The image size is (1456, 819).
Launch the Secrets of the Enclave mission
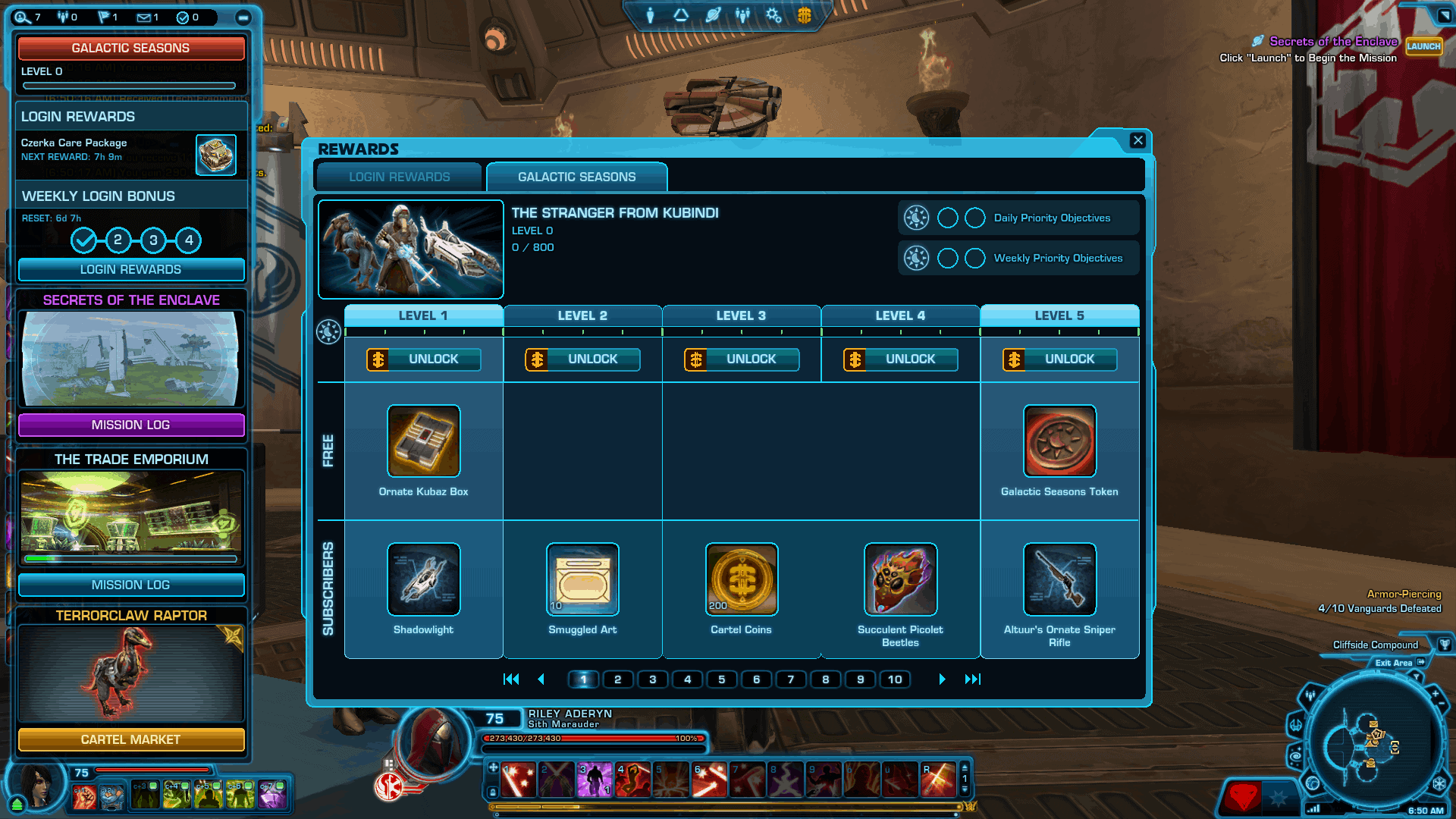(1423, 46)
